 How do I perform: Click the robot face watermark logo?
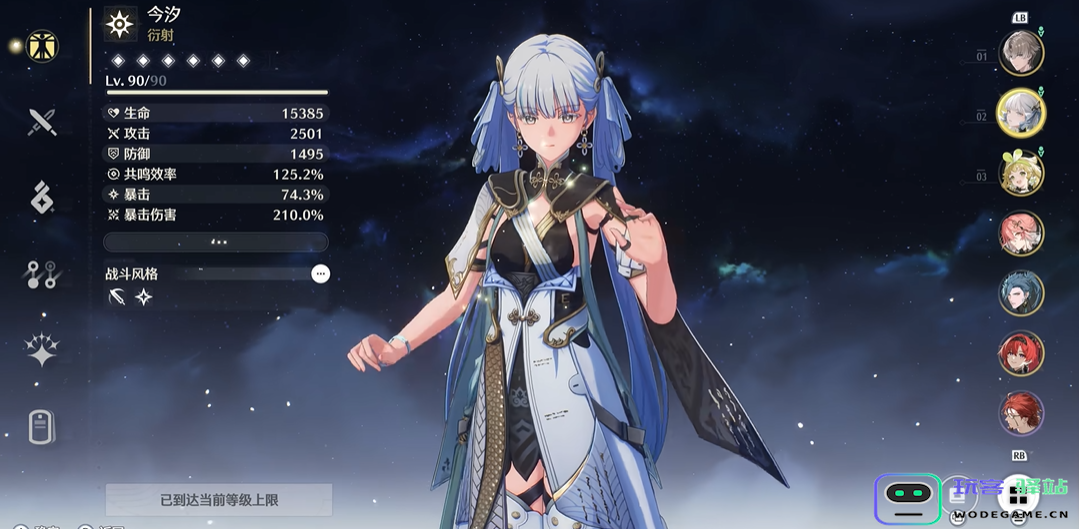(x=908, y=498)
